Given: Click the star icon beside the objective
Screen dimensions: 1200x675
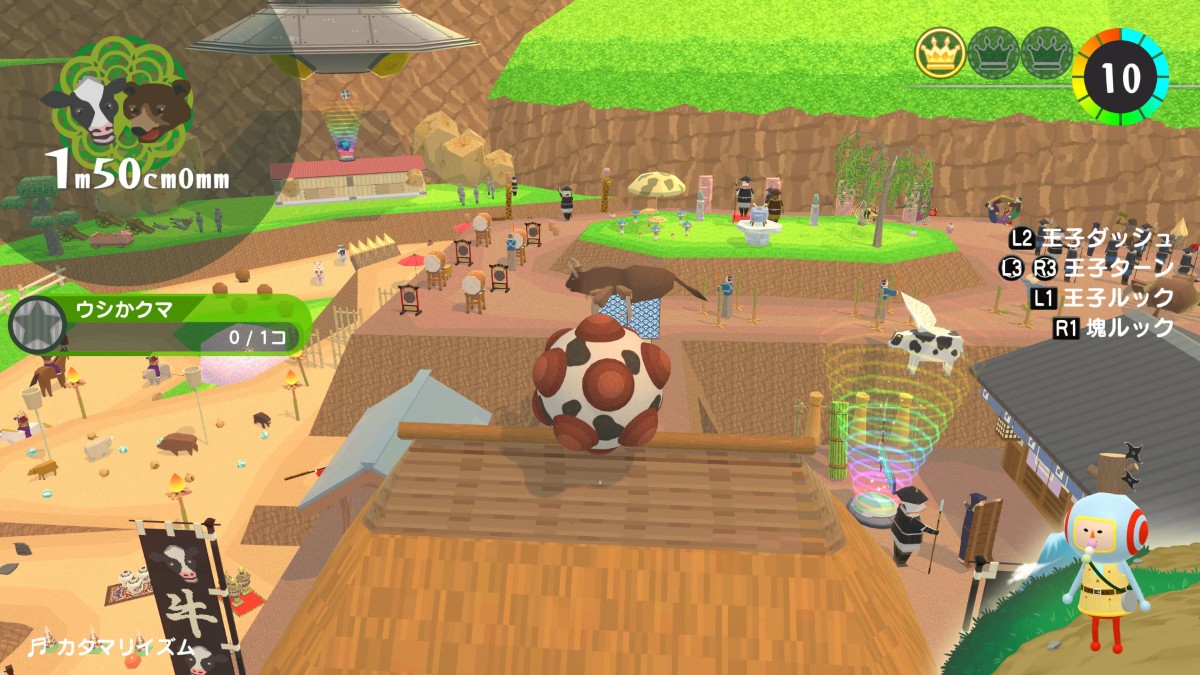Looking at the screenshot, I should 32,325.
